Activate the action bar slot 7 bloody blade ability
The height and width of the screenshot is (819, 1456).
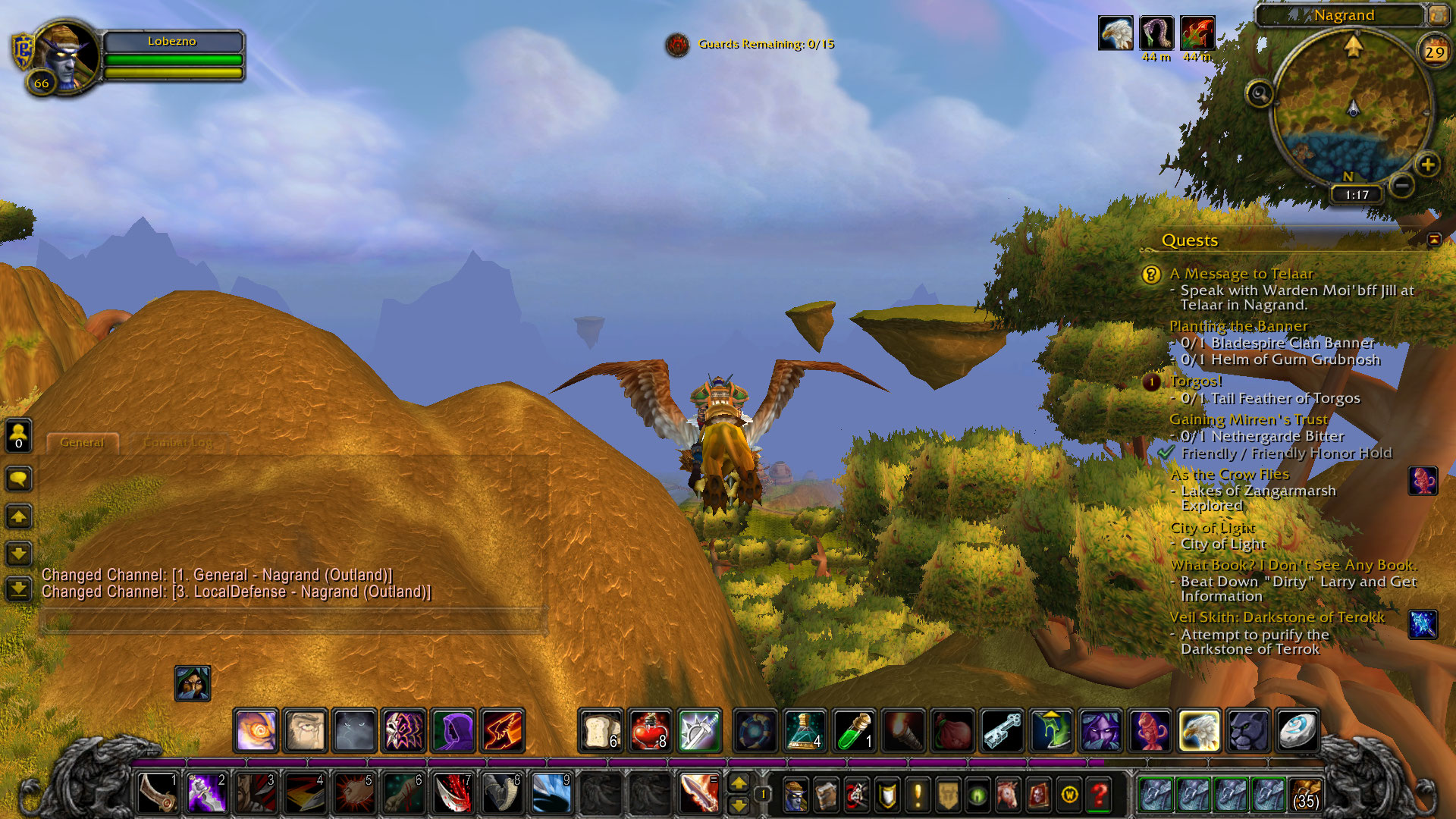click(x=453, y=794)
